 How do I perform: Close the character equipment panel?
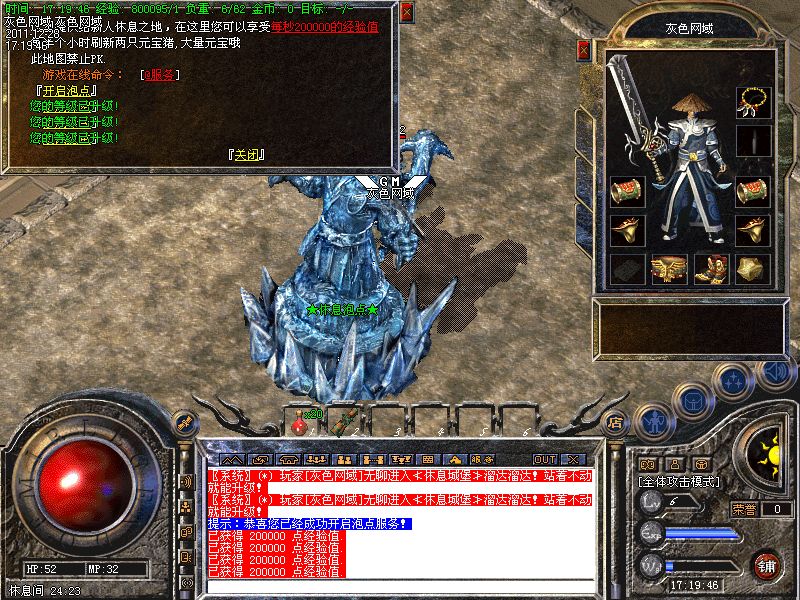pyautogui.click(x=584, y=50)
